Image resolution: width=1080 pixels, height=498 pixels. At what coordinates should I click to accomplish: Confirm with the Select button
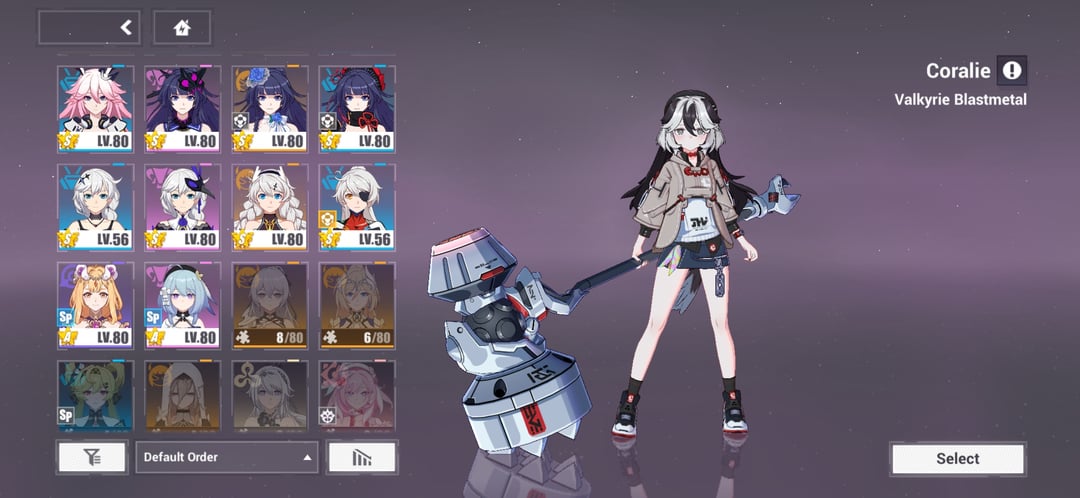[957, 458]
